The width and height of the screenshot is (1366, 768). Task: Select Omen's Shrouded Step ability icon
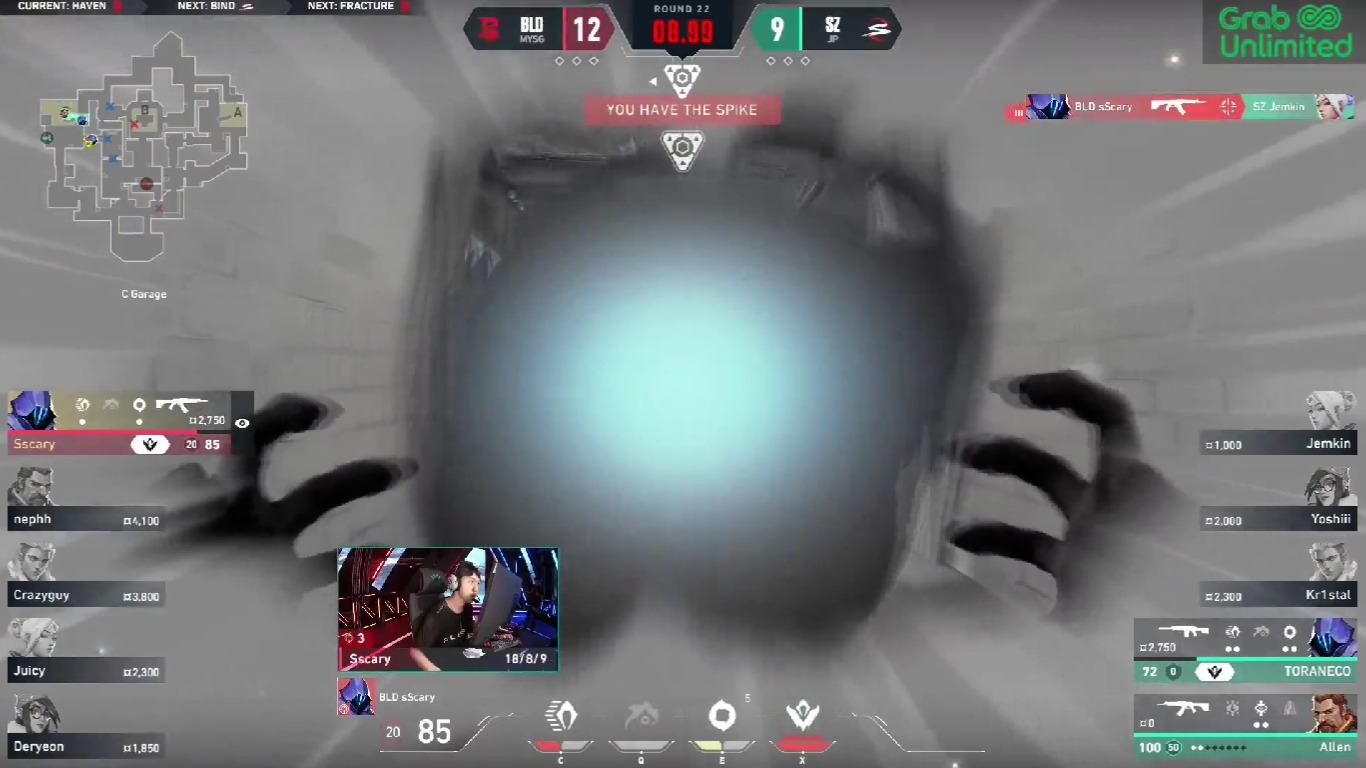(x=561, y=716)
